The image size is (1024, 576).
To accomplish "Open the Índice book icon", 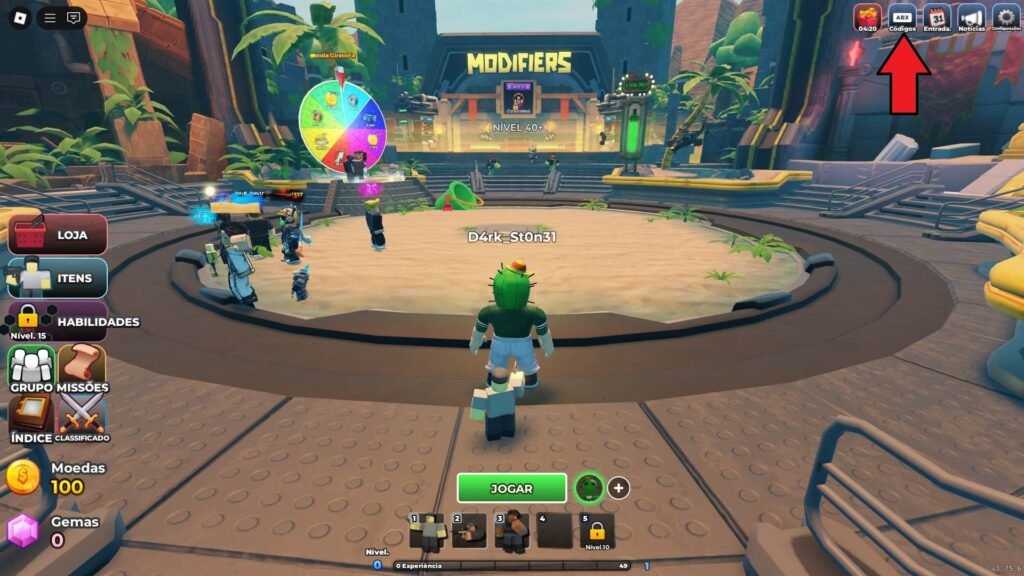I will tap(31, 416).
